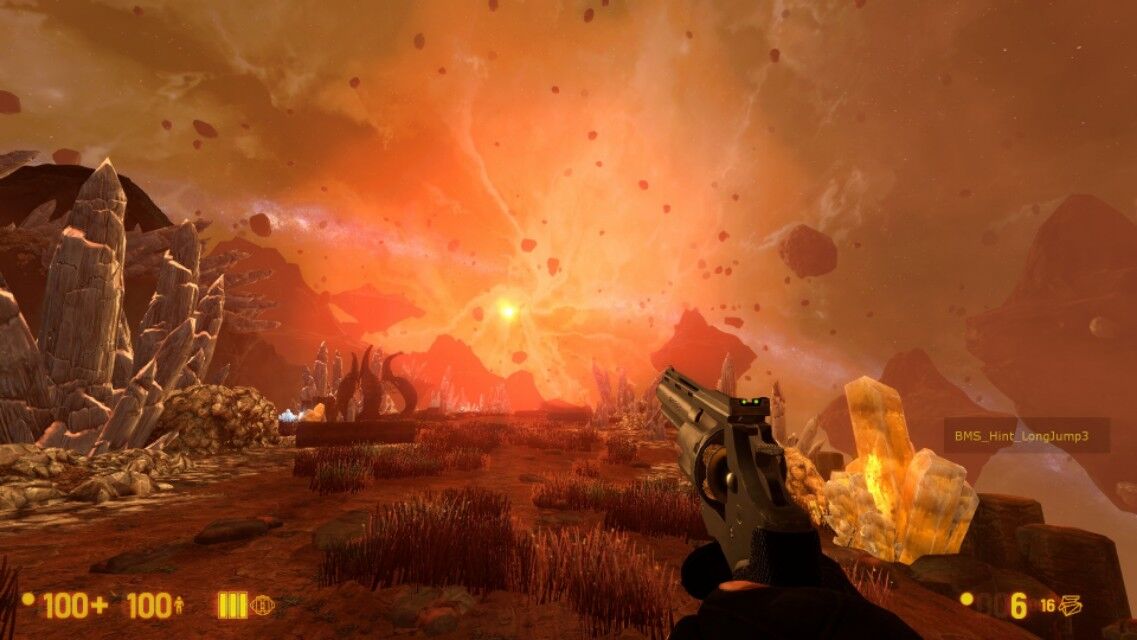
Task: Click the HEV suit figure icon
Action: pyautogui.click(x=179, y=605)
